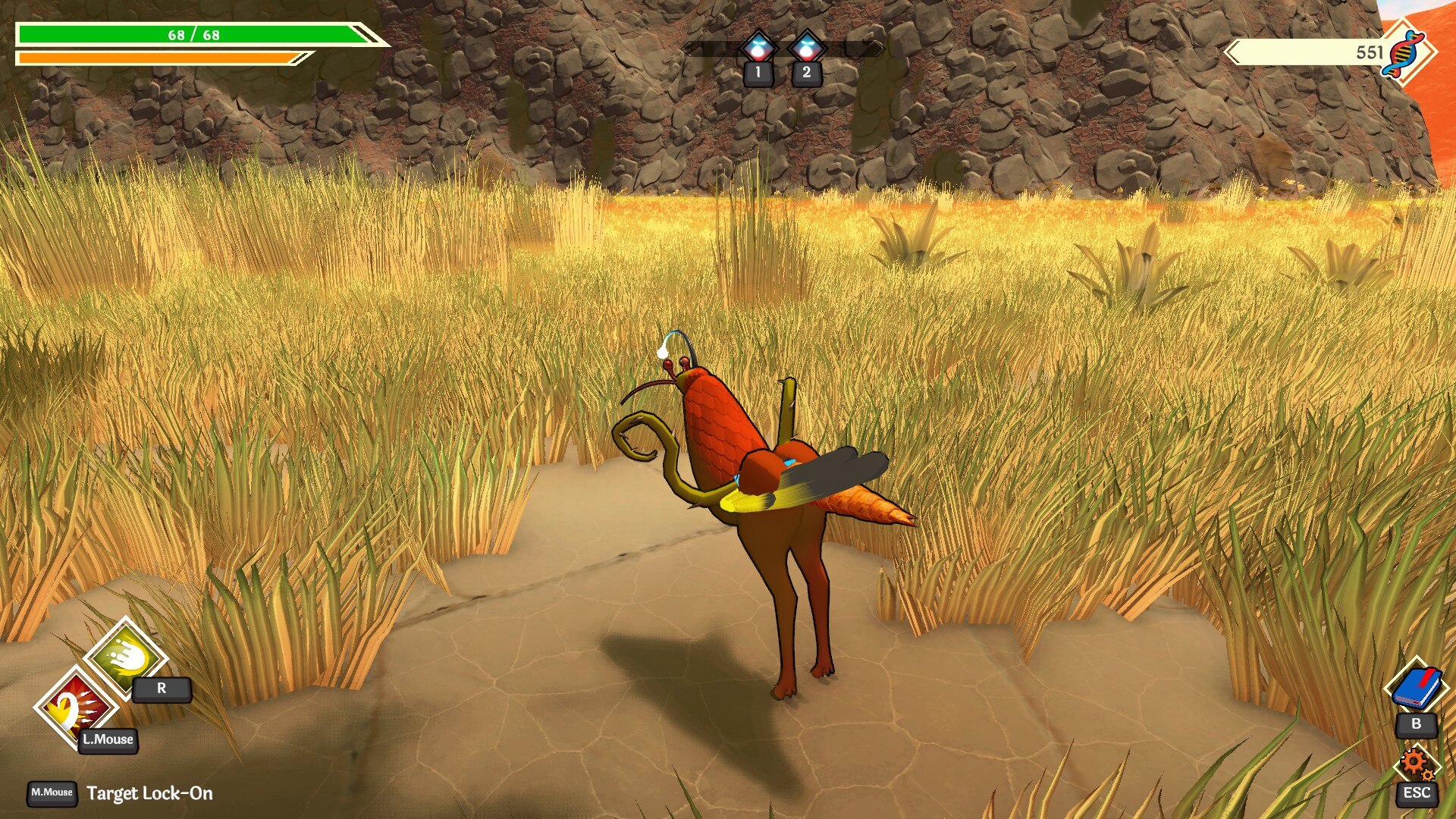Use the red claw bite attack

[x=74, y=707]
